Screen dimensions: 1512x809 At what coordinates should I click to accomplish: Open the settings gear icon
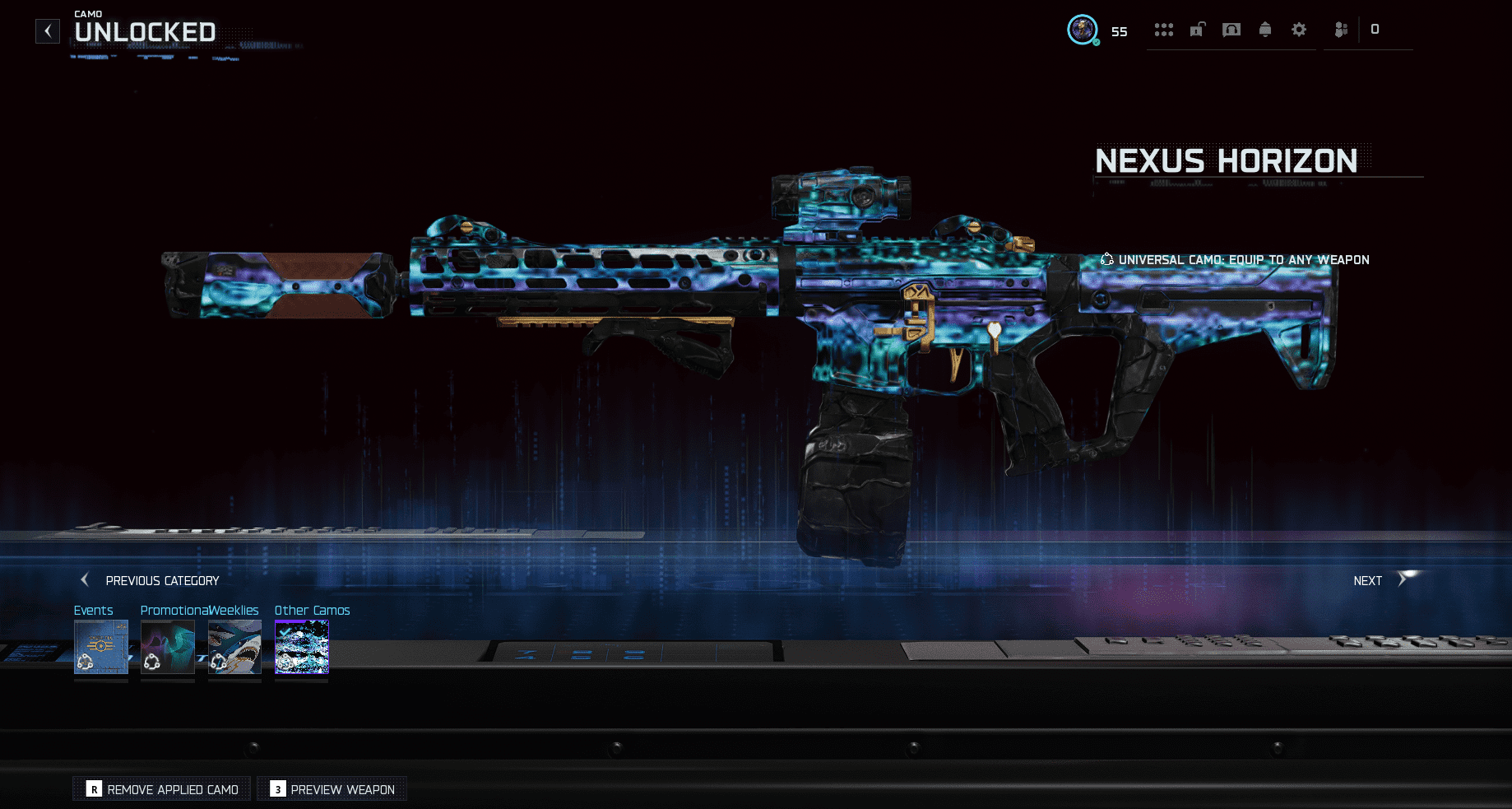(x=1299, y=30)
